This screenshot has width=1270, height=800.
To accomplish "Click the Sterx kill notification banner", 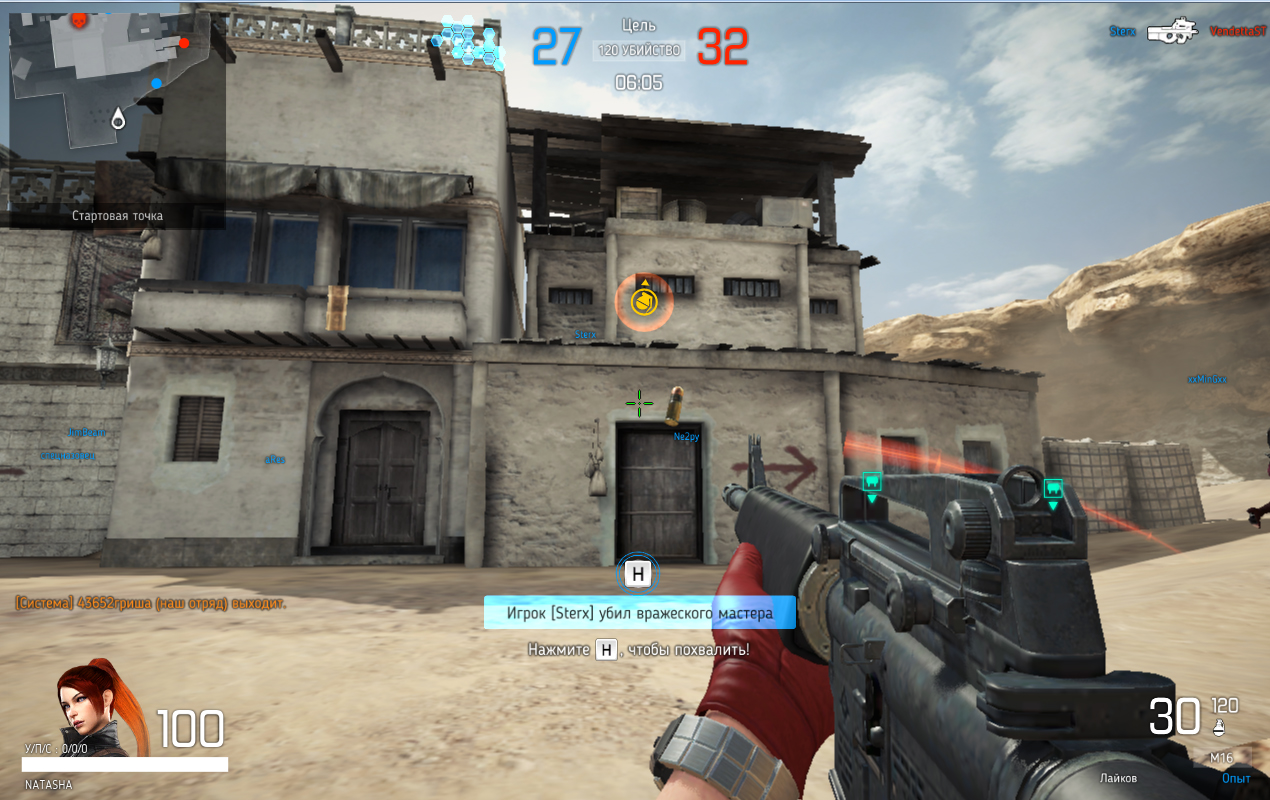I will 639,613.
